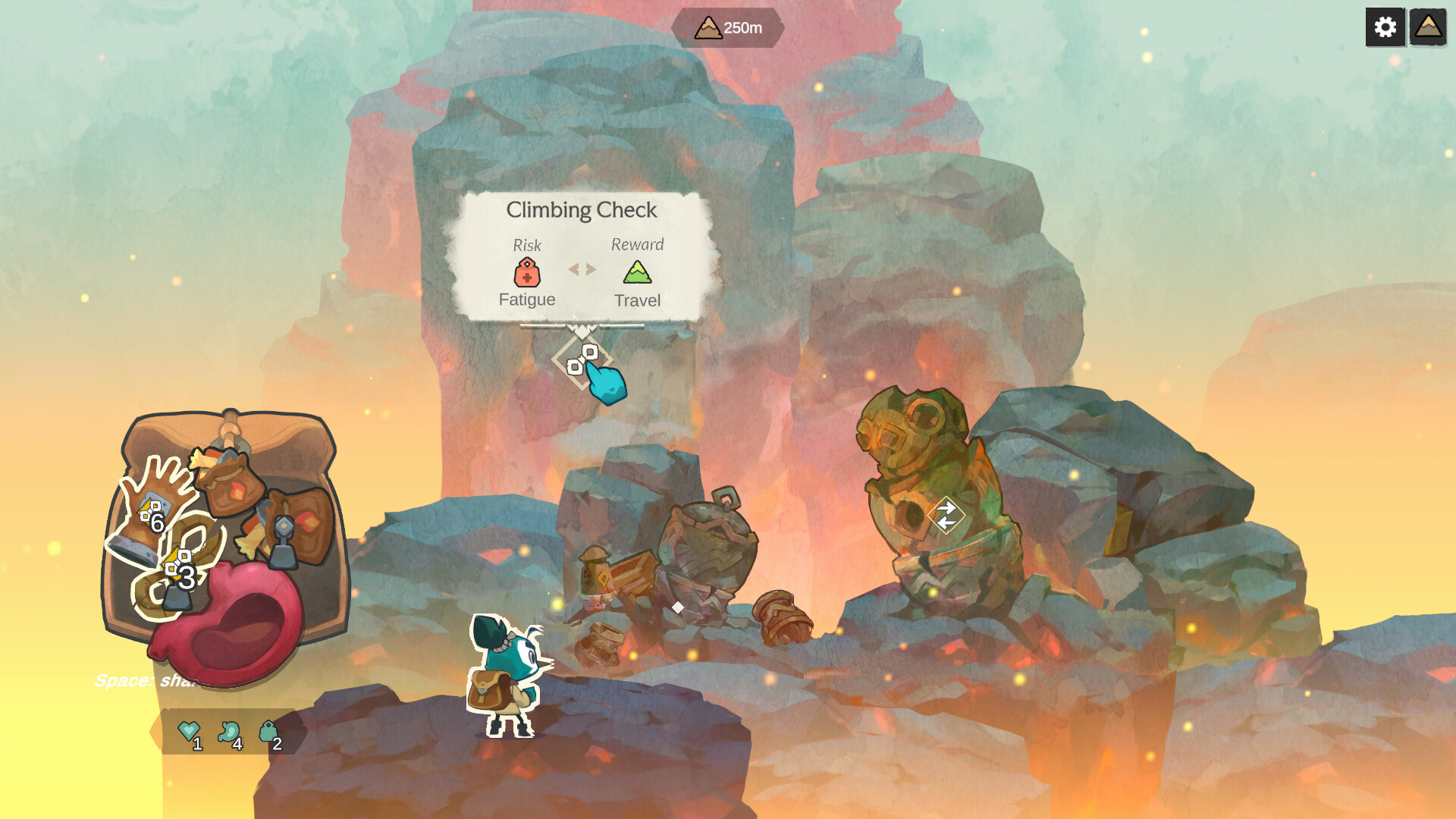Viewport: 1456px width, 819px height.
Task: Click the Risk label on the check panel
Action: pos(526,244)
